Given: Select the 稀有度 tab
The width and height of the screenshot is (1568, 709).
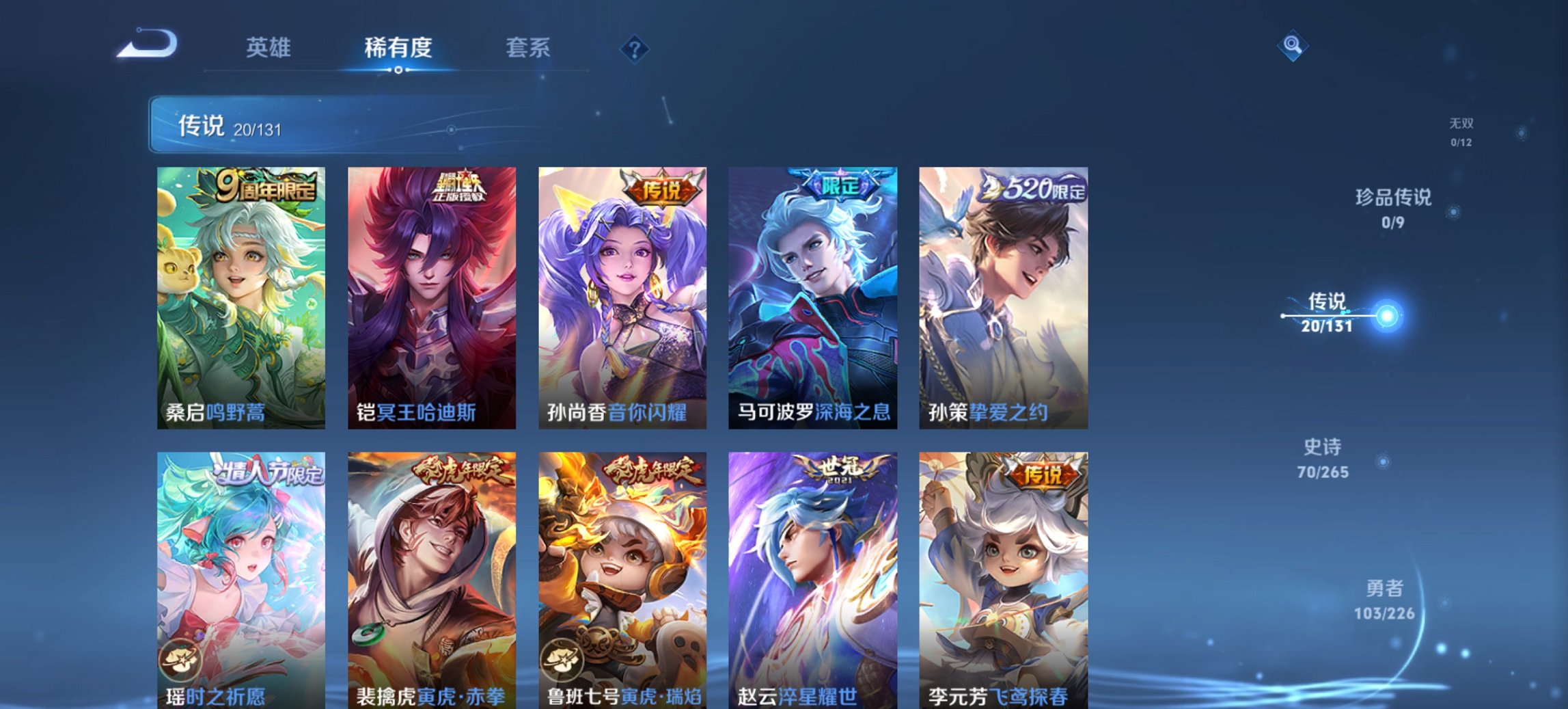Looking at the screenshot, I should pos(398,48).
